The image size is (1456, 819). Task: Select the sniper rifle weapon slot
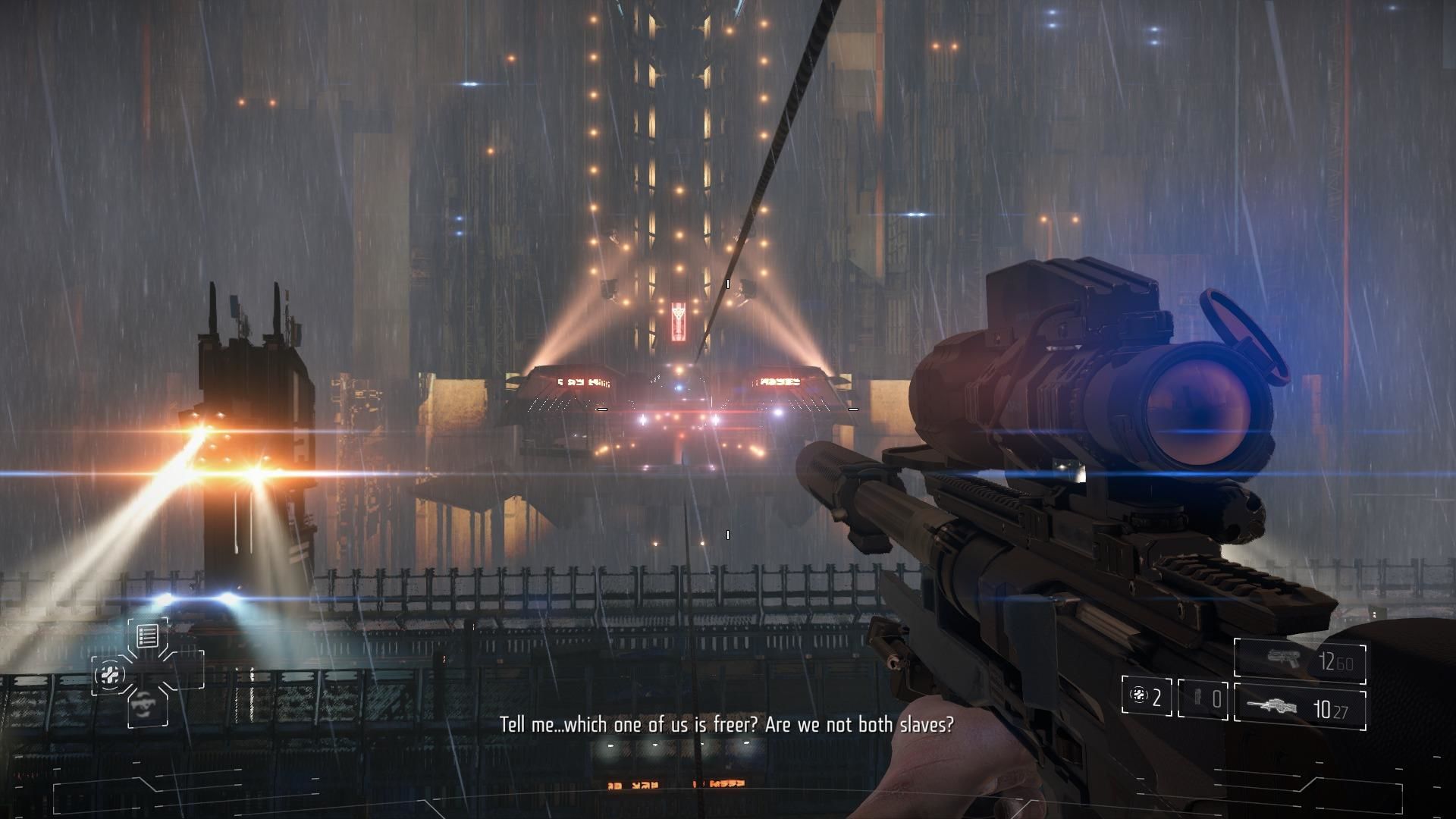pyautogui.click(x=1300, y=709)
